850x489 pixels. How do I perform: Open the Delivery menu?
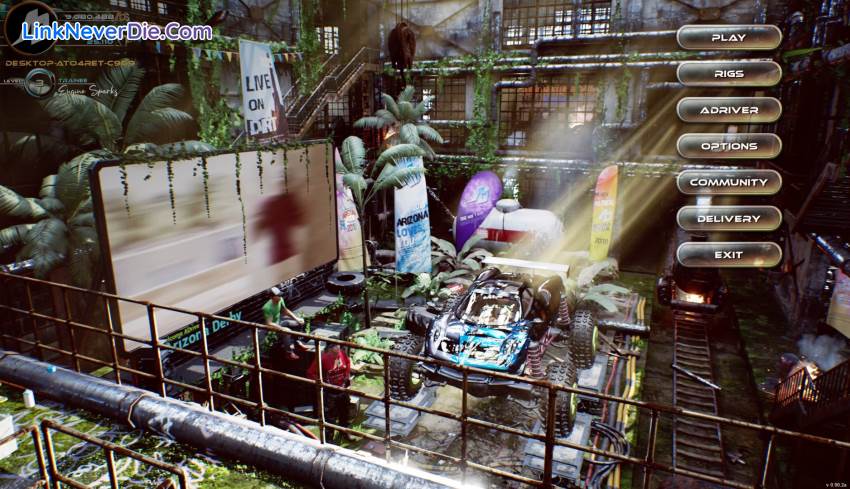728,218
